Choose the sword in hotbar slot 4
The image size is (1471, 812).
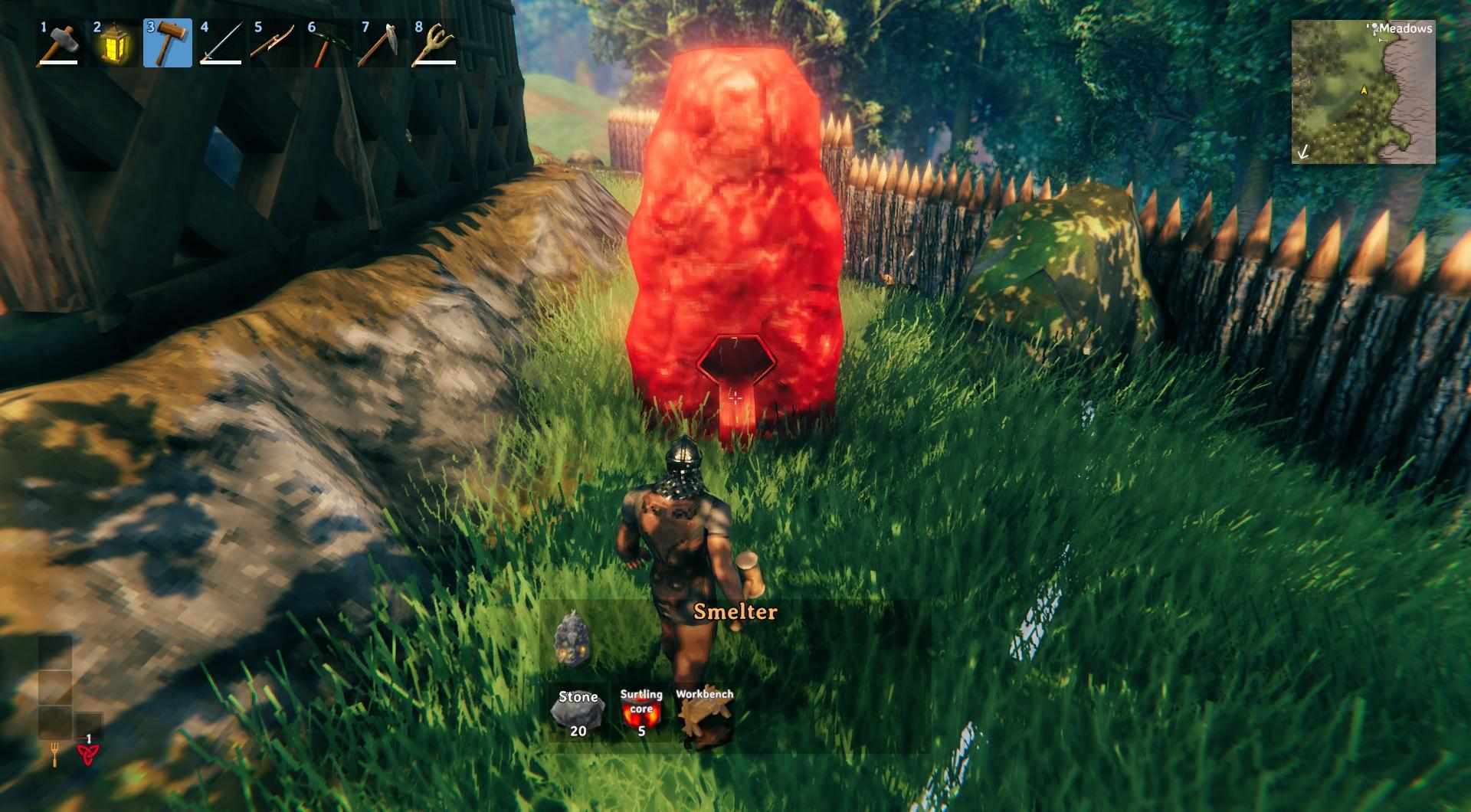(221, 44)
